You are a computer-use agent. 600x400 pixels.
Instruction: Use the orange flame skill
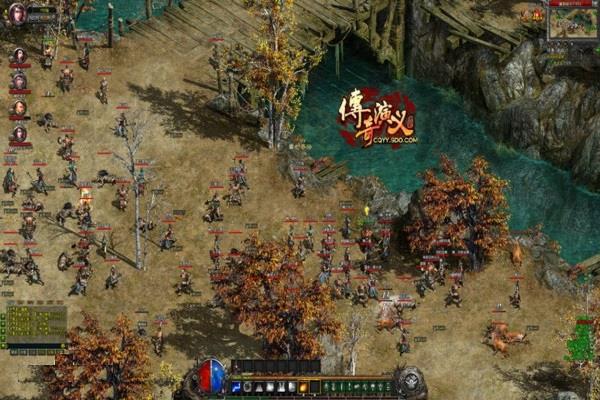(x=303, y=387)
